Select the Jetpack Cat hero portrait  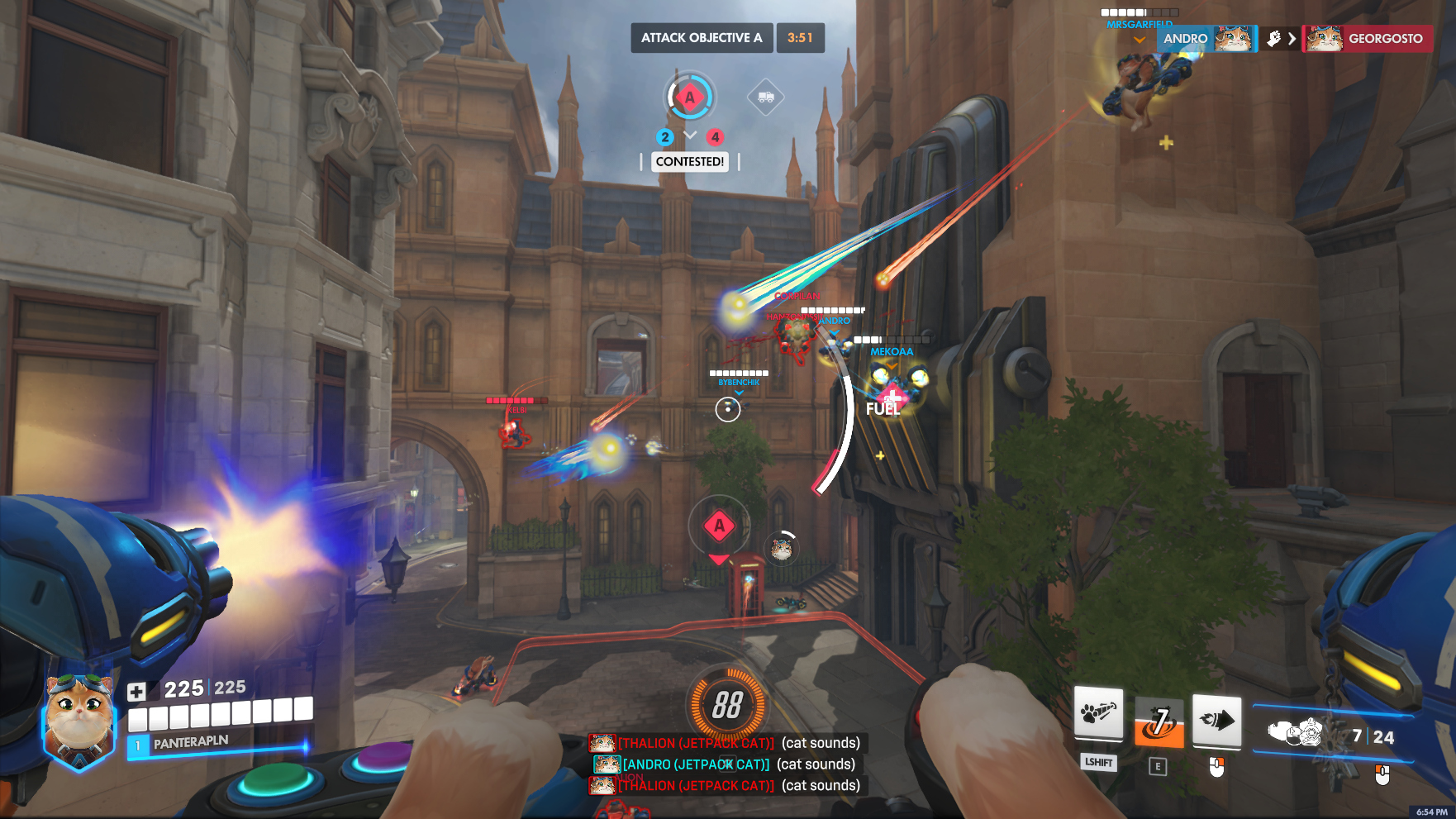pyautogui.click(x=79, y=721)
